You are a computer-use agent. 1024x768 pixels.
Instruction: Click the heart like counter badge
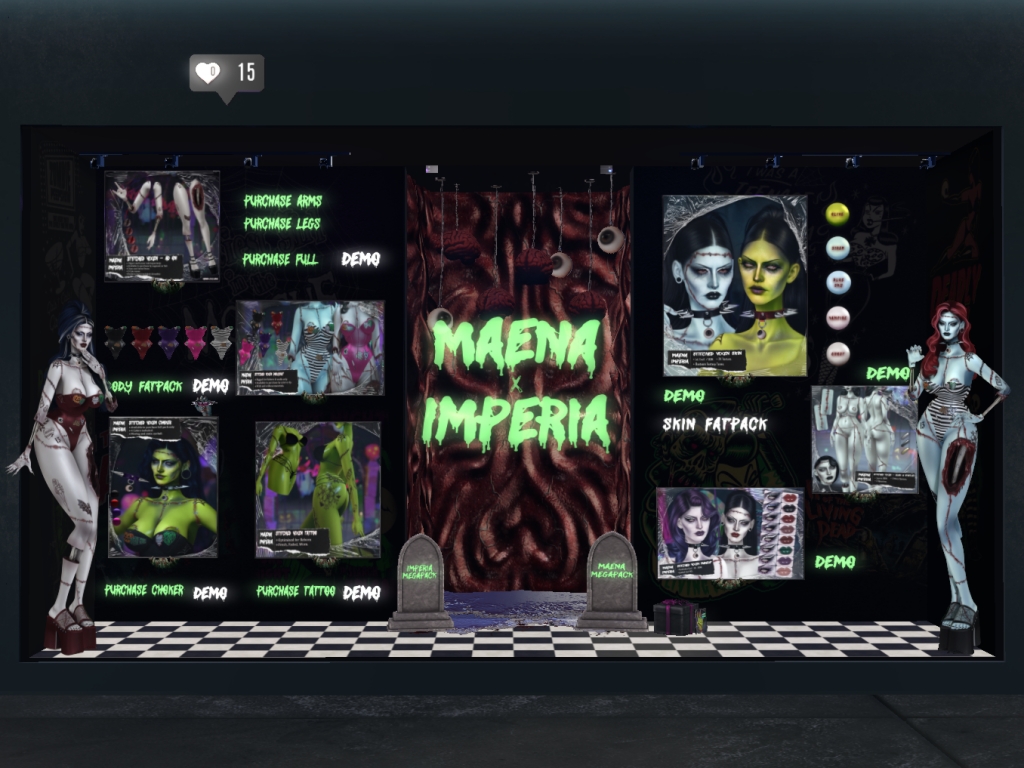click(226, 73)
